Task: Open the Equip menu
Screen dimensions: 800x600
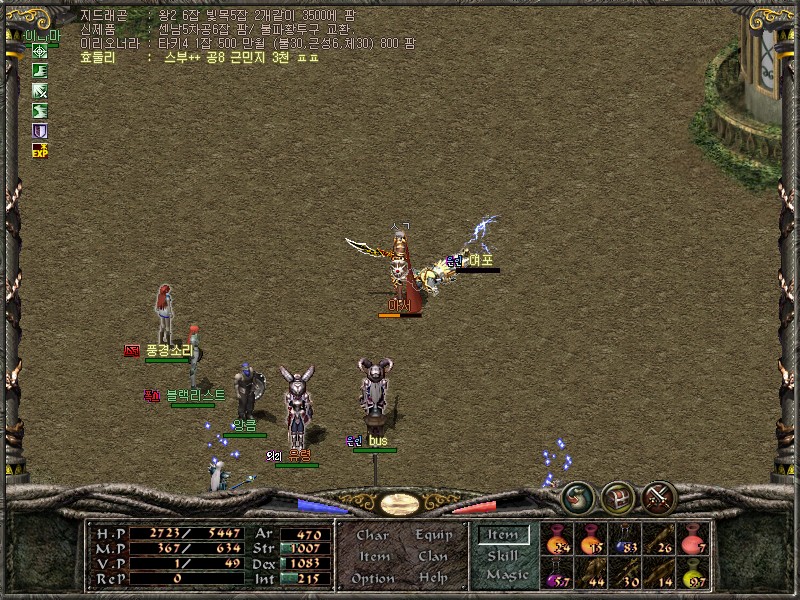Action: [432, 535]
